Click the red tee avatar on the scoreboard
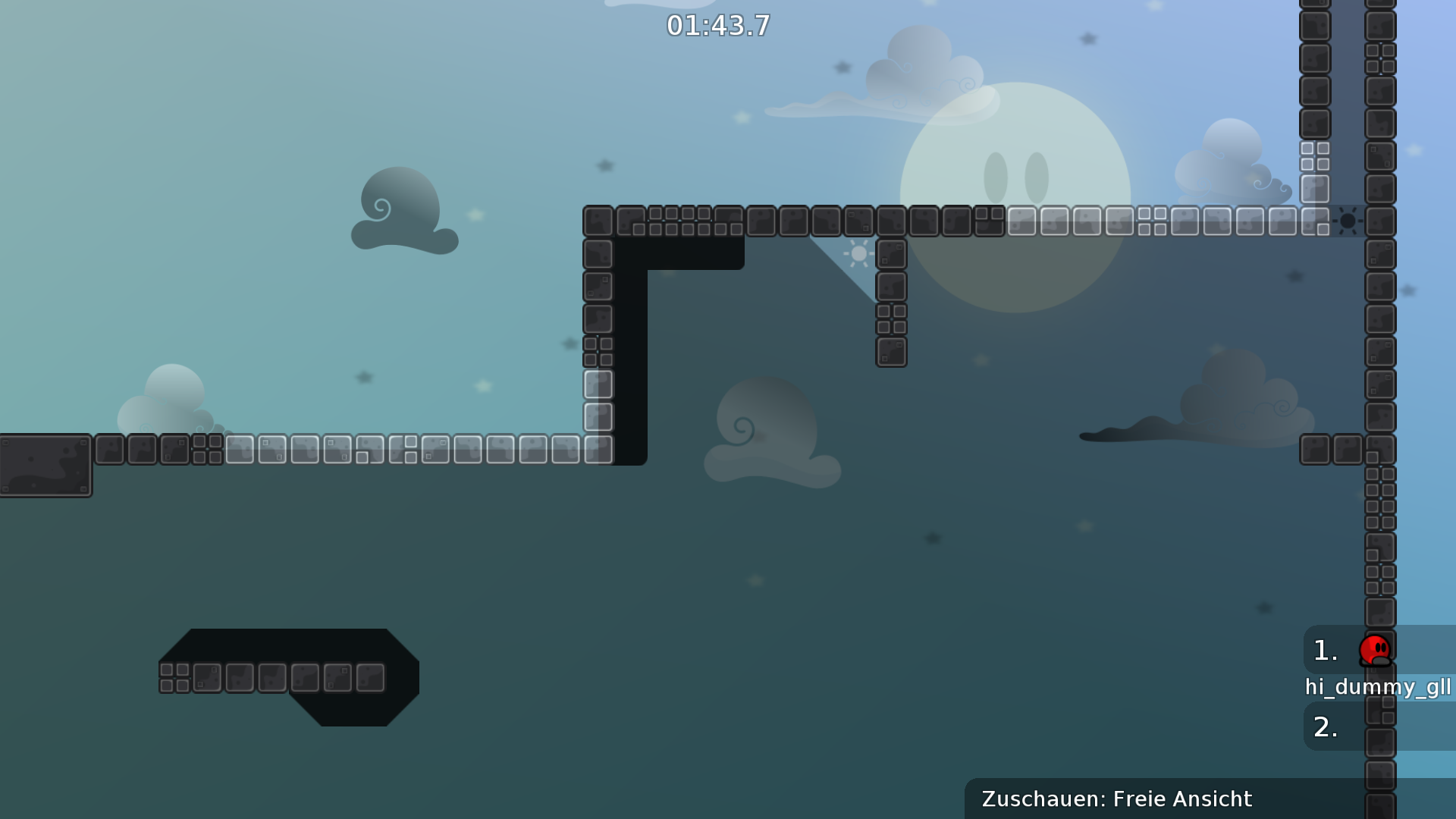1456x819 pixels. click(x=1376, y=651)
